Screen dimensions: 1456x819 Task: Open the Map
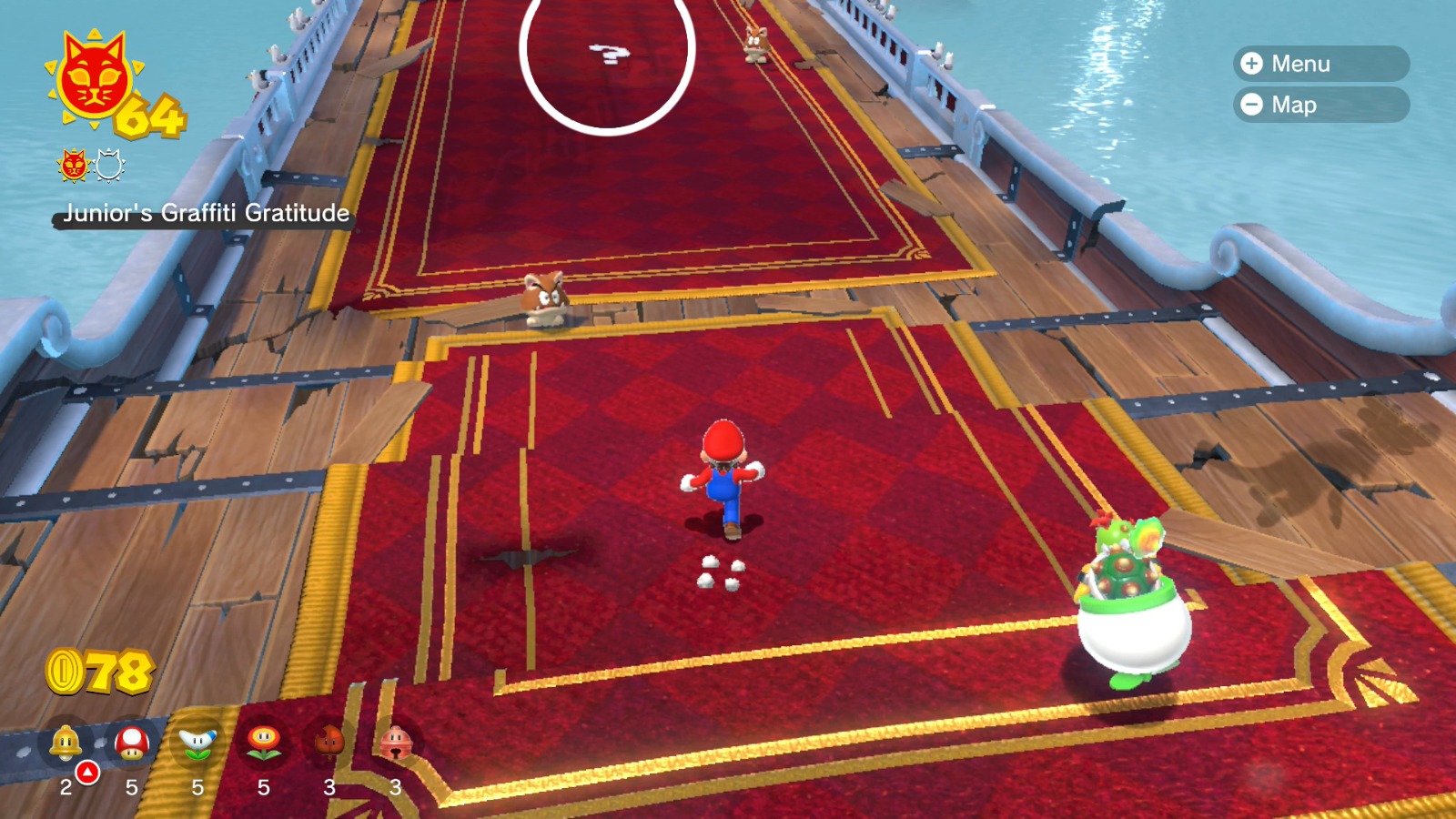point(1315,105)
